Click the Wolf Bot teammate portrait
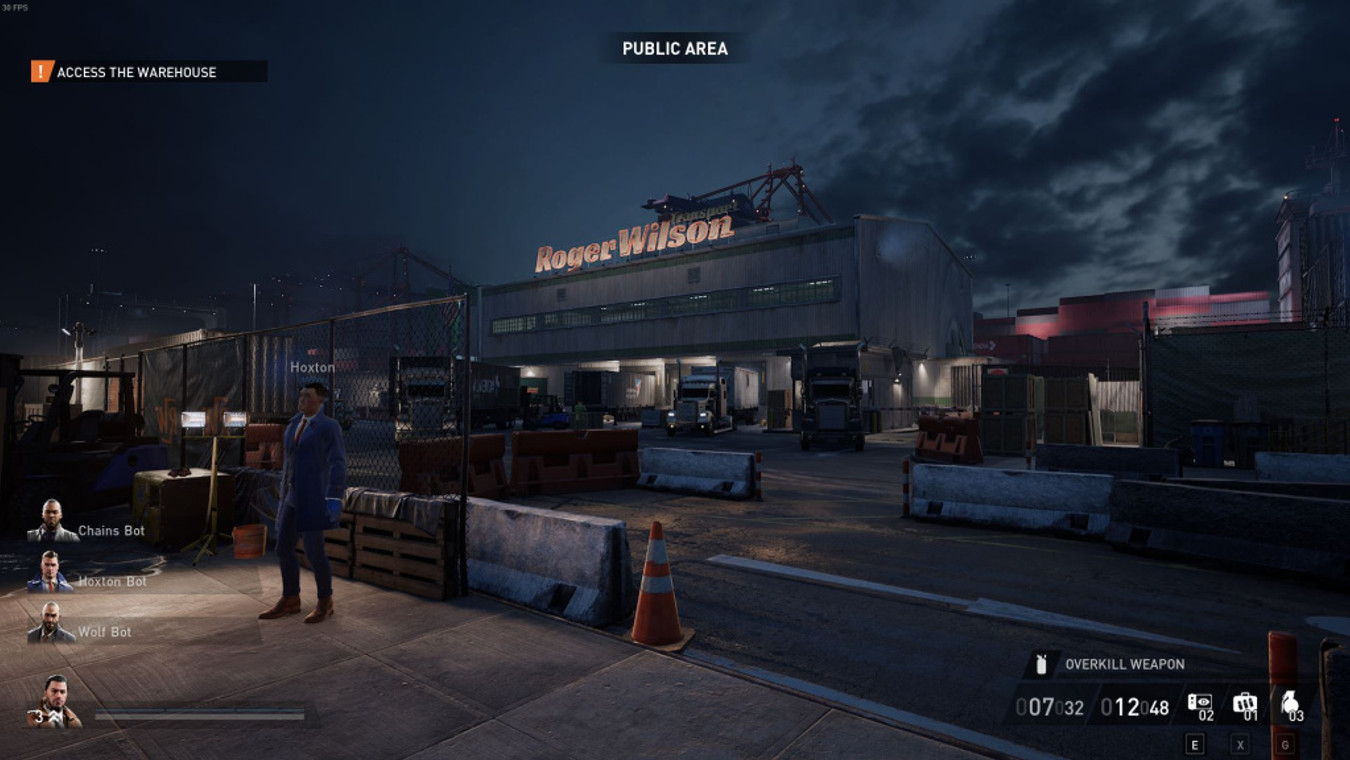Screen dimensions: 1350x760 (50, 623)
